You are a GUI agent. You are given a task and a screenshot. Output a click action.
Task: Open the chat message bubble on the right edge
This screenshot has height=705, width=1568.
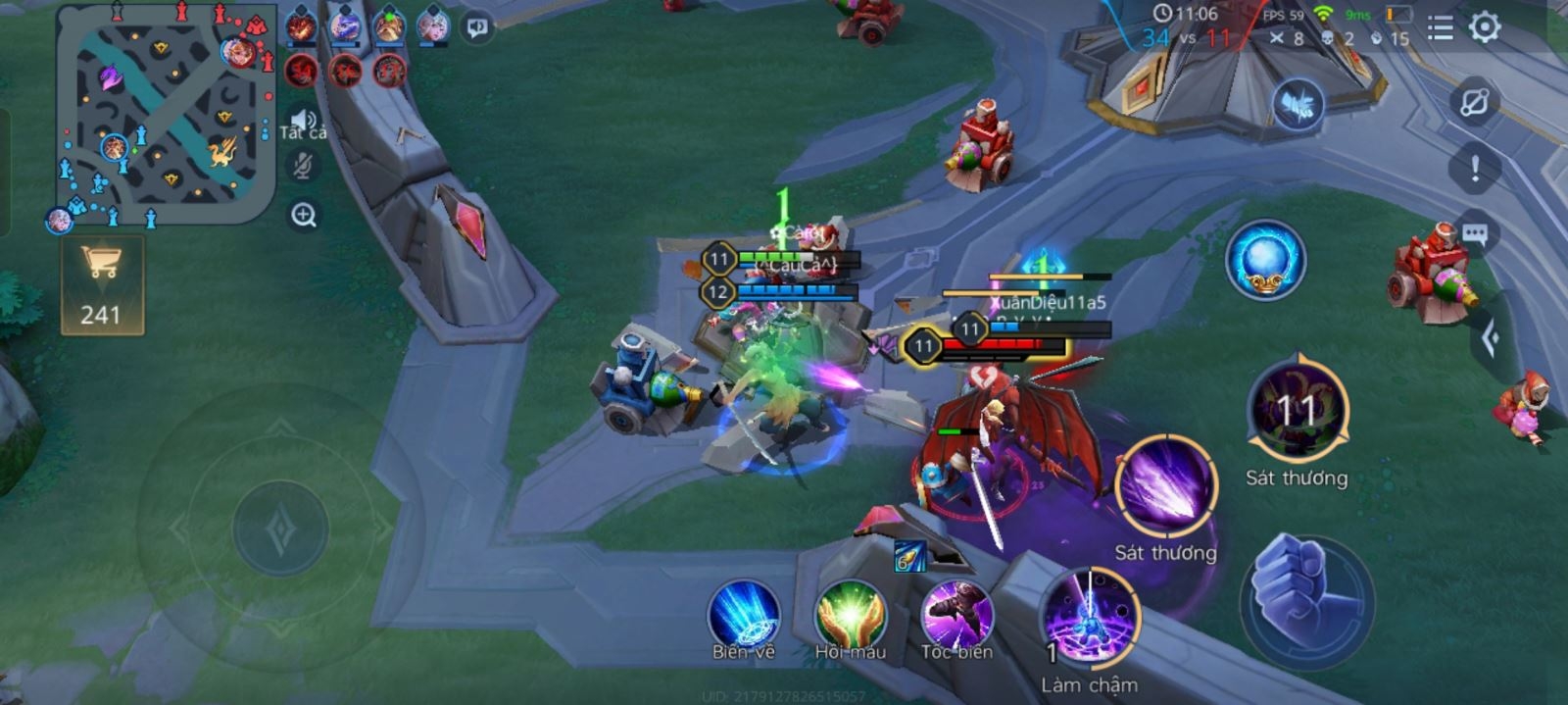(1475, 234)
